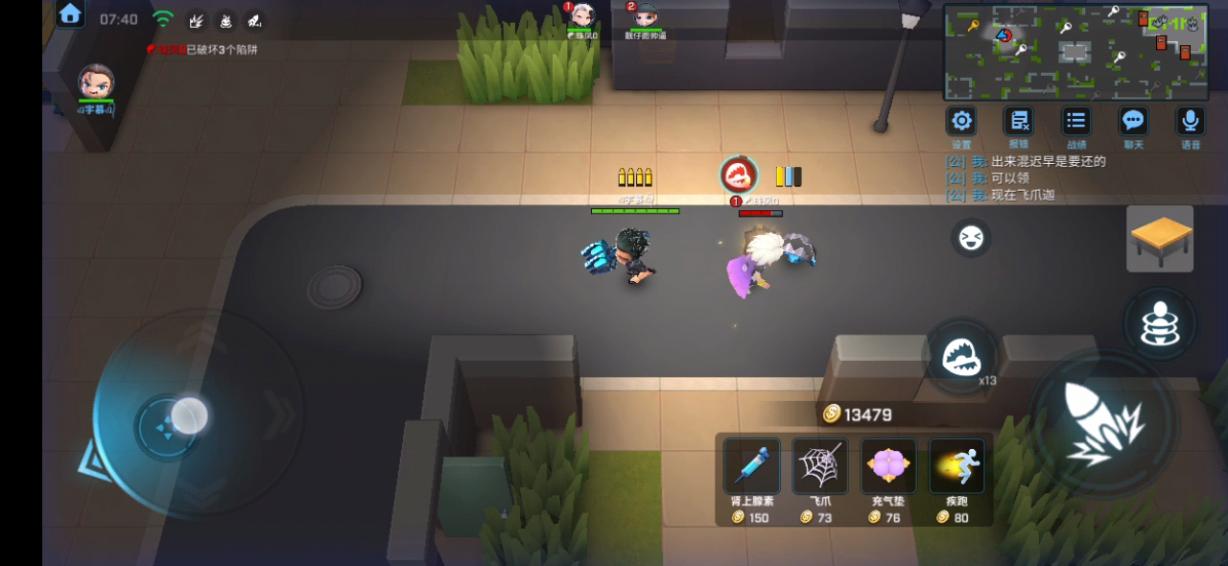Viewport: 1228px width, 566px height.
Task: Buy the 疾跑 sprint item
Action: point(956,467)
